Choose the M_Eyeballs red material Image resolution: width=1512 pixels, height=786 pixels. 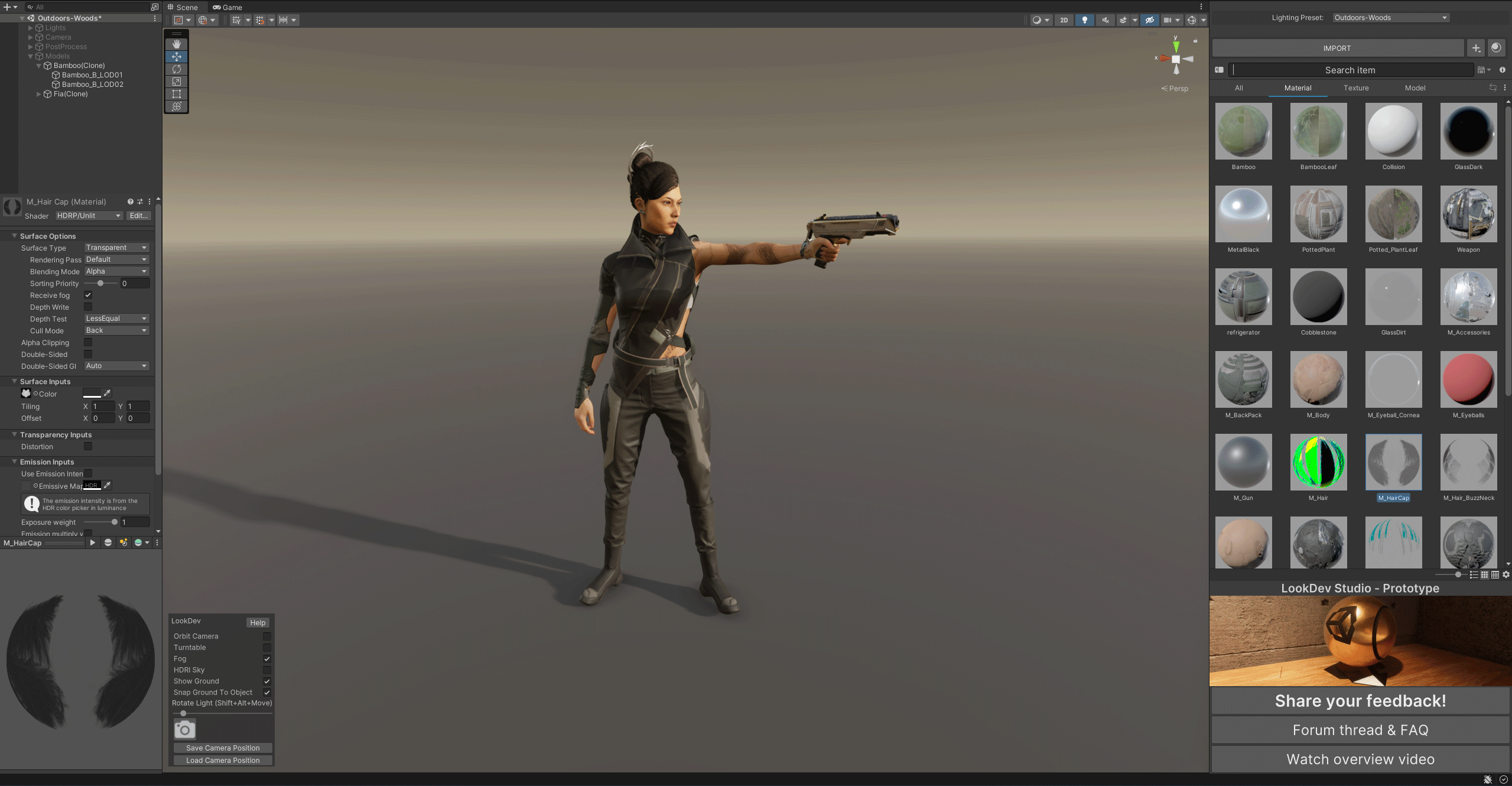(x=1469, y=380)
